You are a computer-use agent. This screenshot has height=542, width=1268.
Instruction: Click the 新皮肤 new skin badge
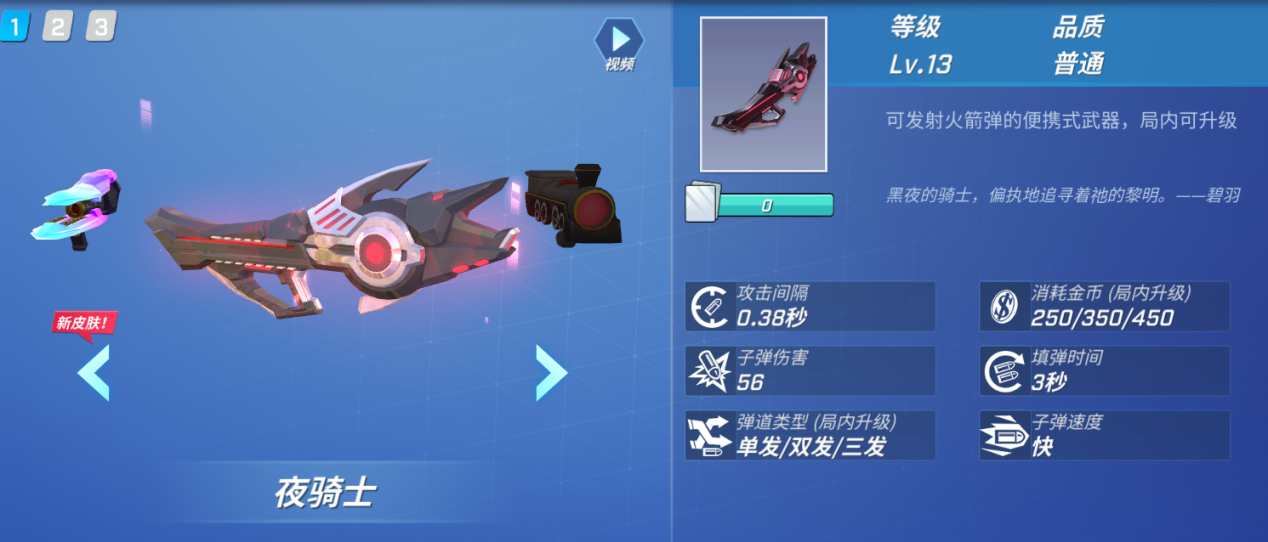tap(85, 322)
